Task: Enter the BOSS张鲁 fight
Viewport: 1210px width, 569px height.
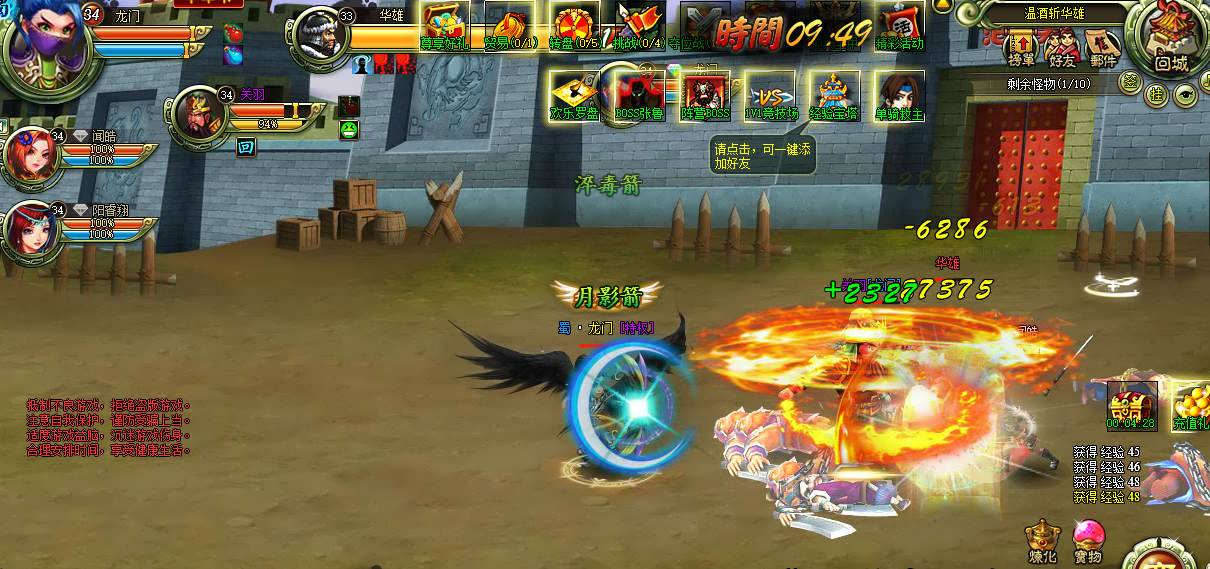Action: pos(640,95)
